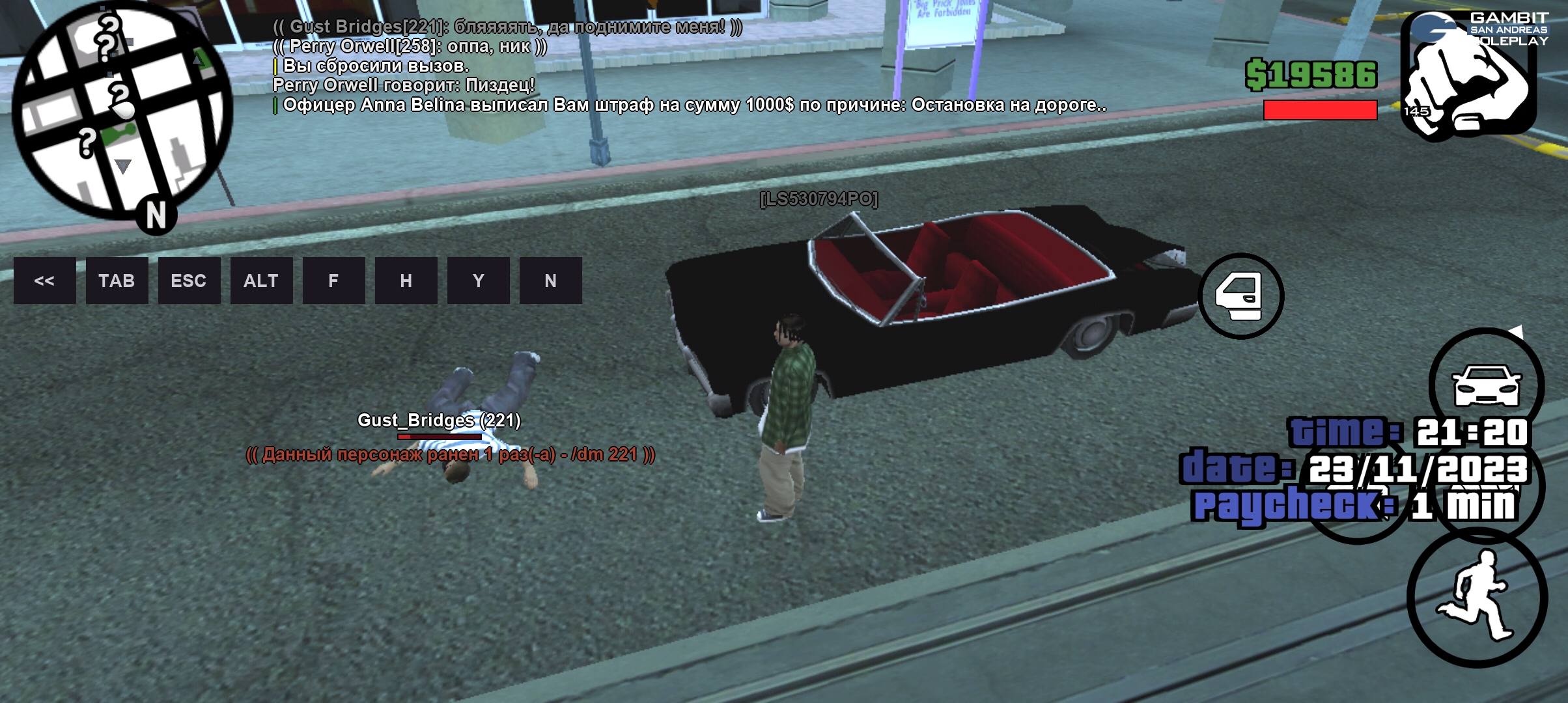Tap the TAB key button
Screen dimensions: 1568x703
tap(117, 281)
